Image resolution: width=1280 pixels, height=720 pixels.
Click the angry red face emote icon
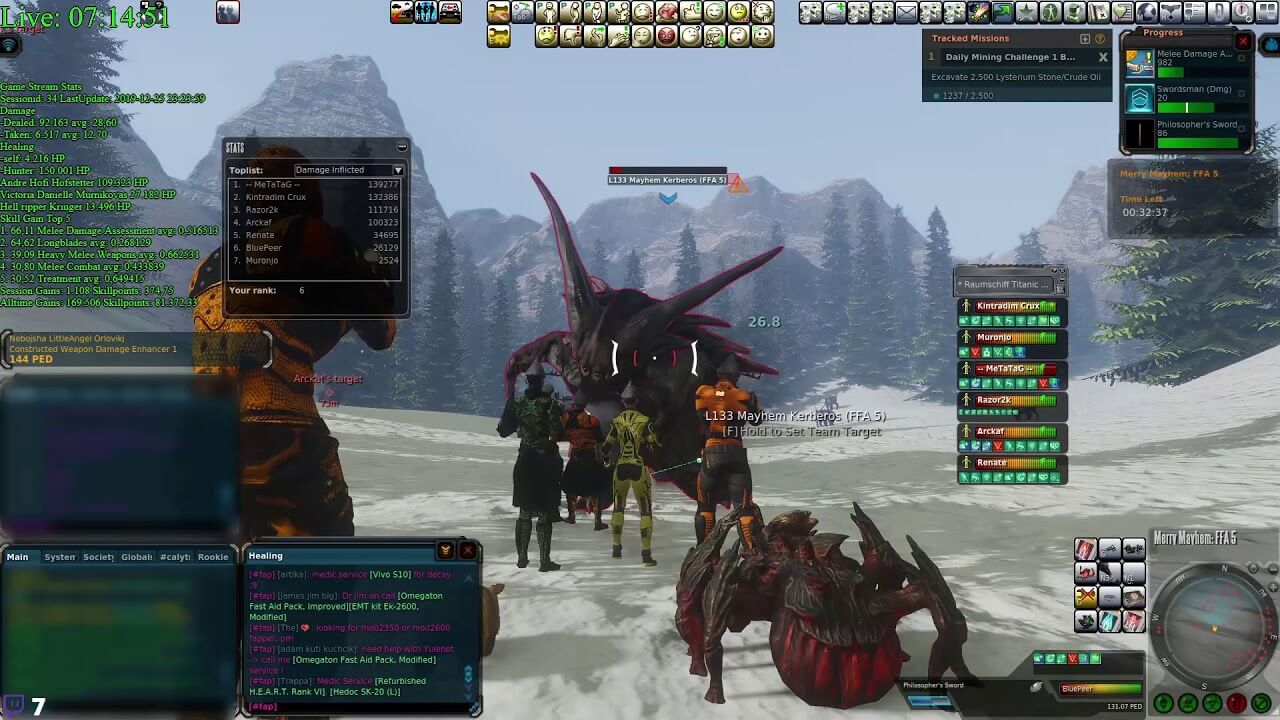tap(666, 36)
